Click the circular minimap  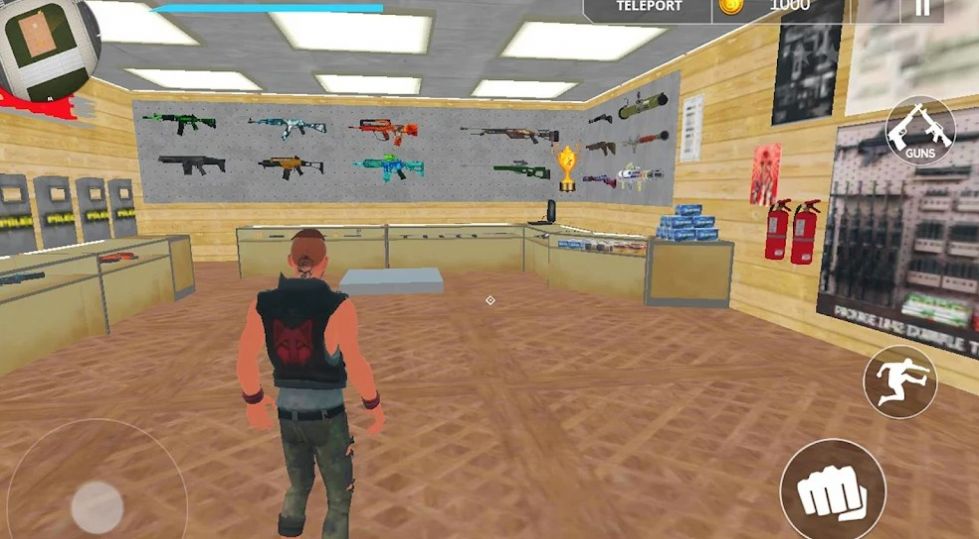pyautogui.click(x=46, y=46)
